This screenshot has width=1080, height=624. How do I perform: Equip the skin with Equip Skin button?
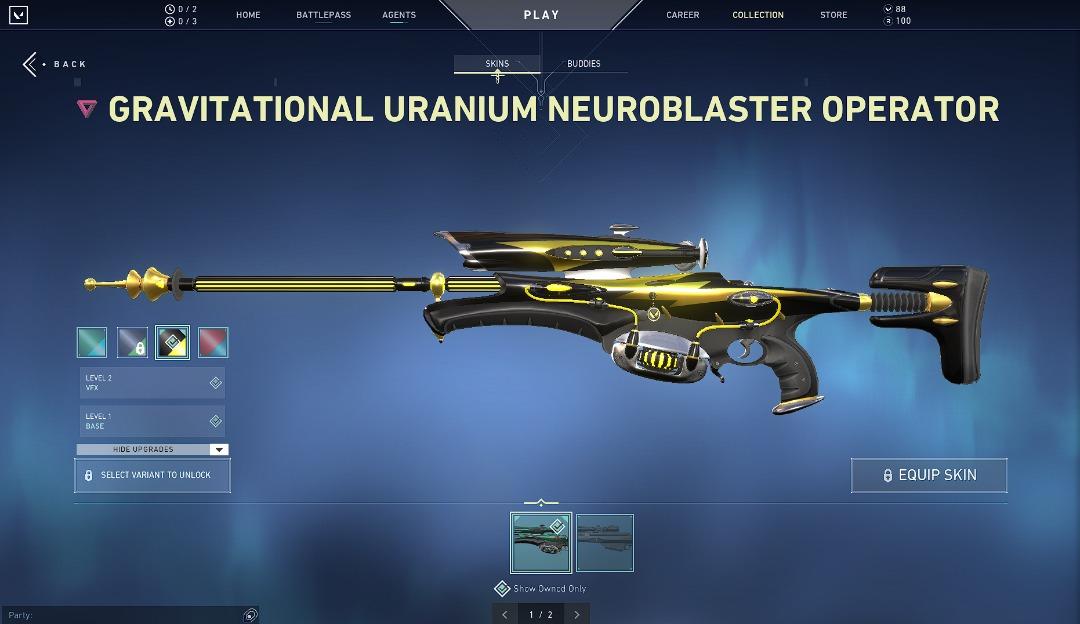point(929,475)
